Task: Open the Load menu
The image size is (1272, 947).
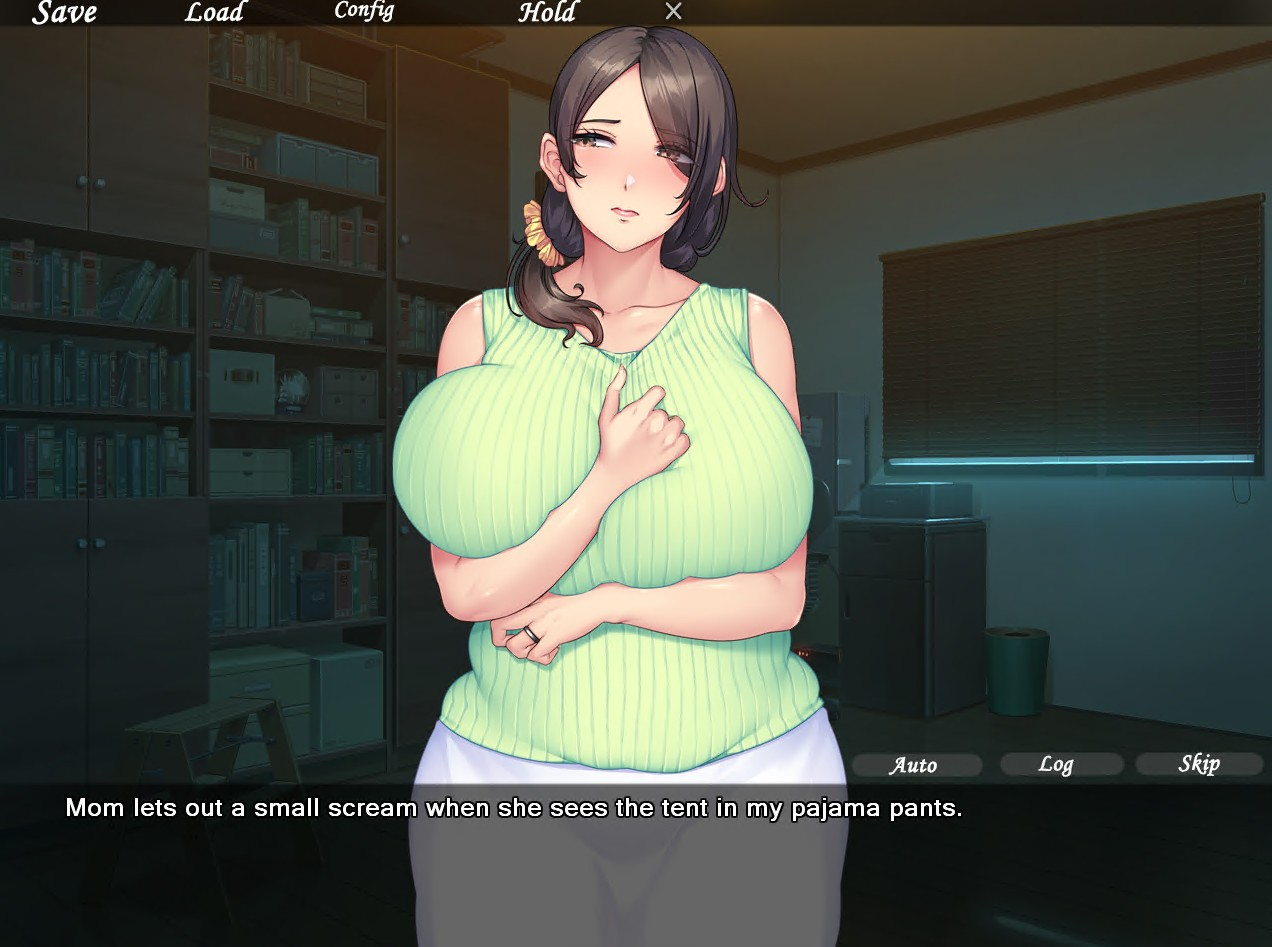Action: [214, 12]
